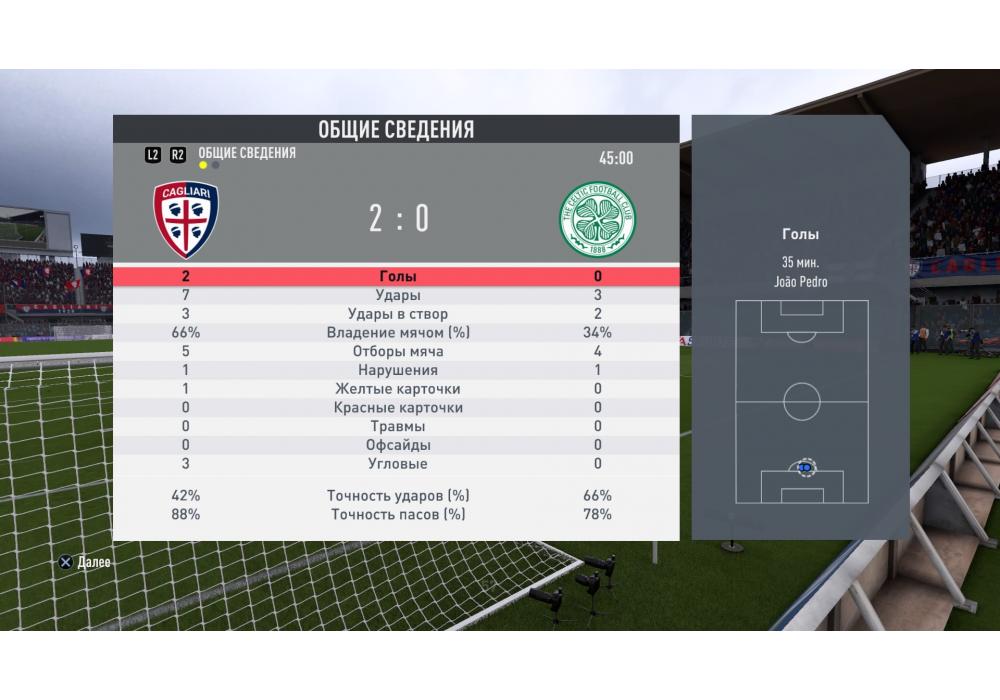Select the Красные карточки row
Screen dimensions: 1000x700
[397, 408]
